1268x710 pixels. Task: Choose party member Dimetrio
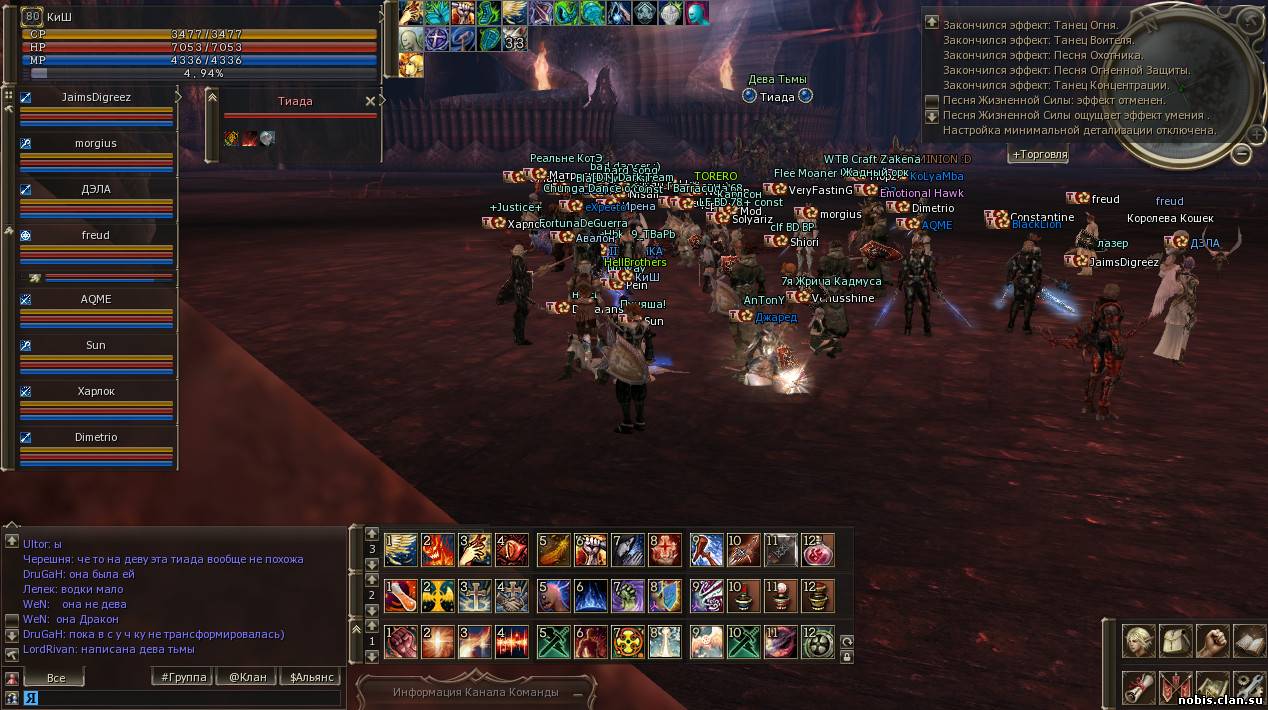[96, 437]
